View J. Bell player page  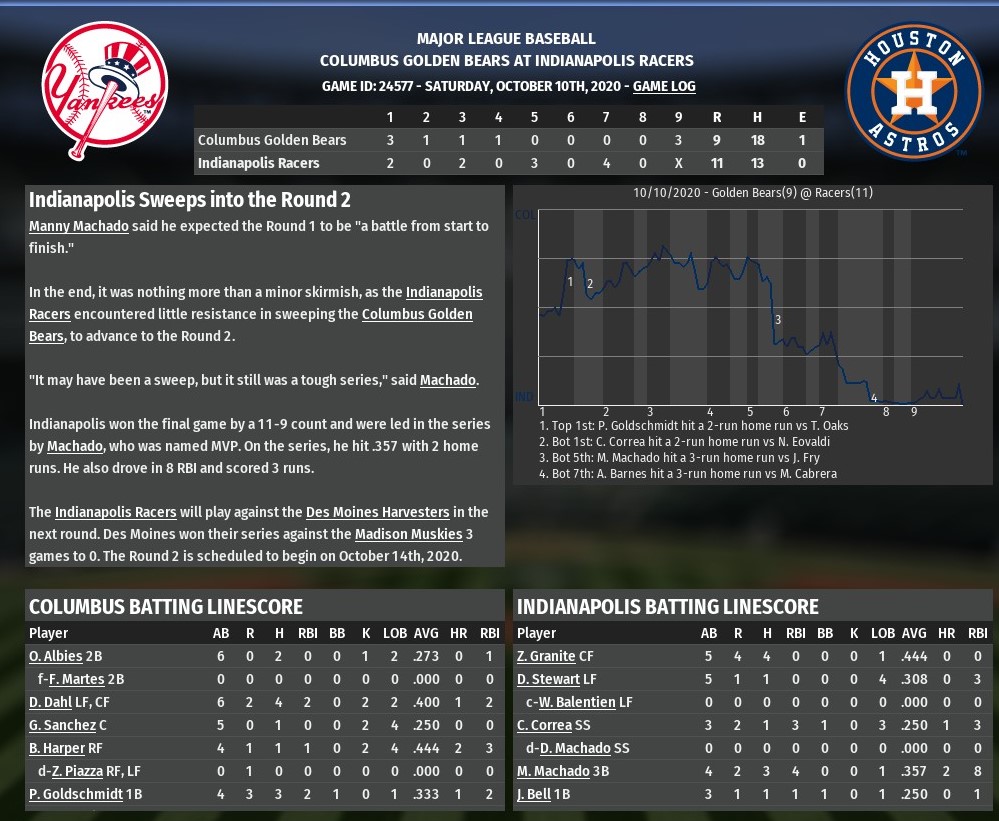(x=536, y=794)
